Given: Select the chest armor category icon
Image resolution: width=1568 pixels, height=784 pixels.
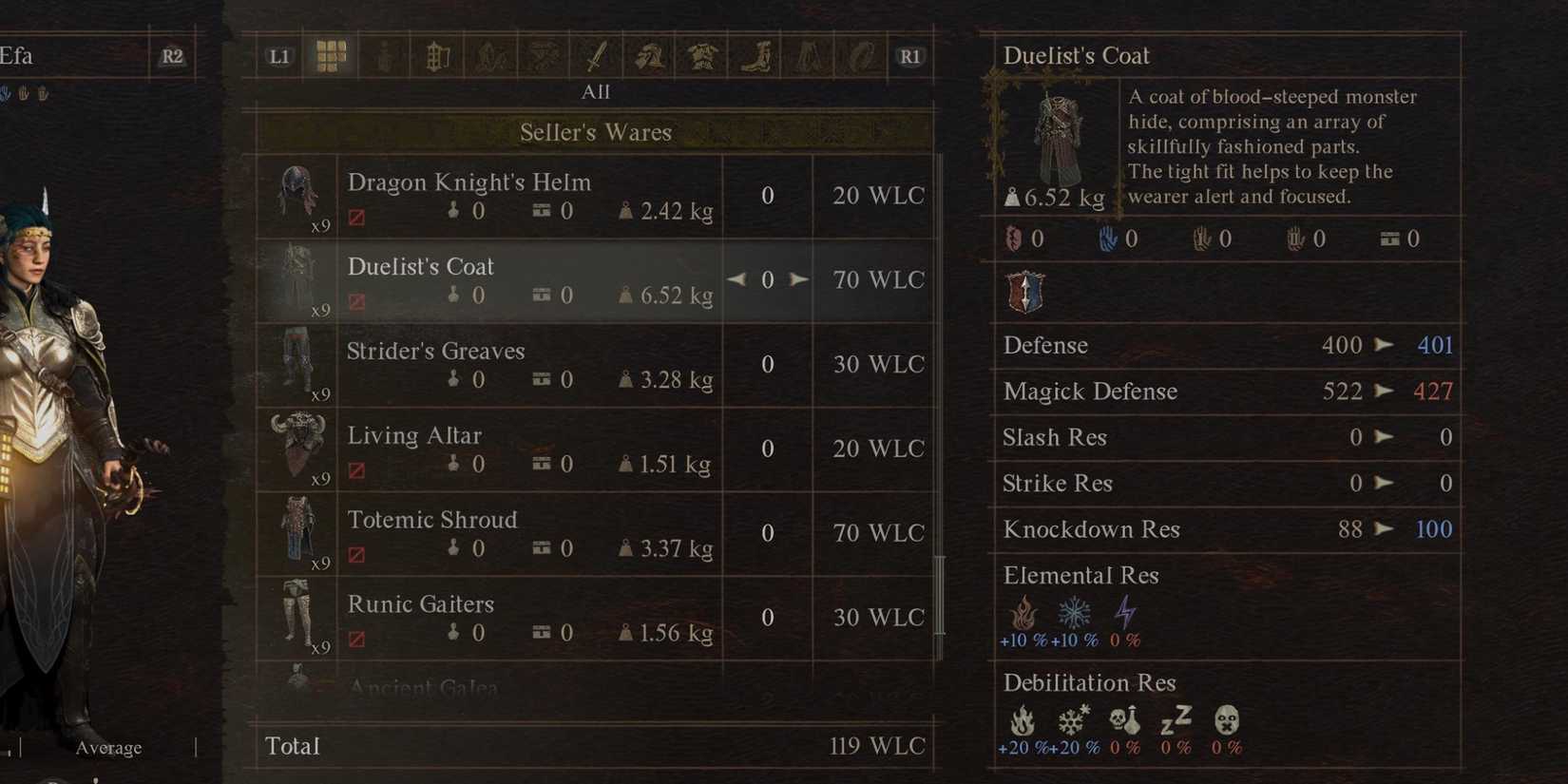Looking at the screenshot, I should 702,55.
